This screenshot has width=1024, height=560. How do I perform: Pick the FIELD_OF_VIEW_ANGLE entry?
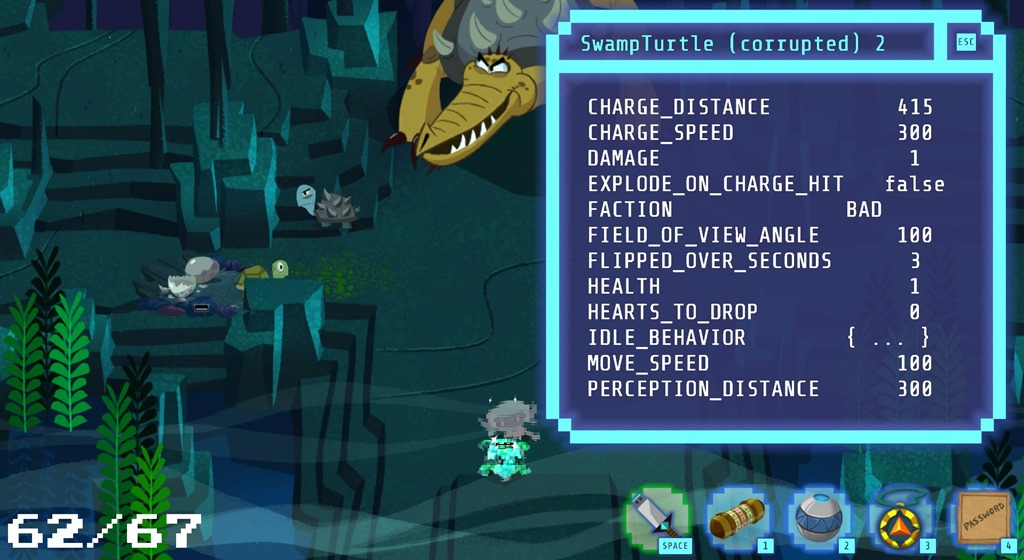[703, 236]
